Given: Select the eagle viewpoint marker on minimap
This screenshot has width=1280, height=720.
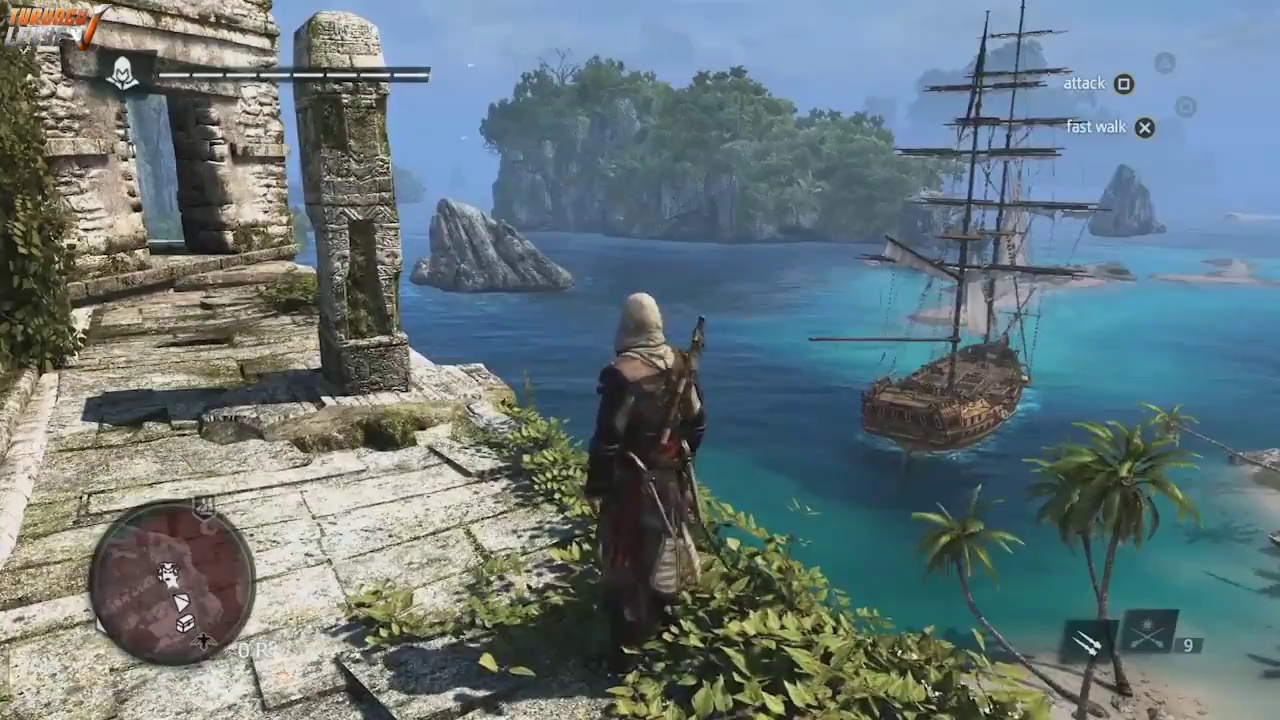Looking at the screenshot, I should [205, 640].
